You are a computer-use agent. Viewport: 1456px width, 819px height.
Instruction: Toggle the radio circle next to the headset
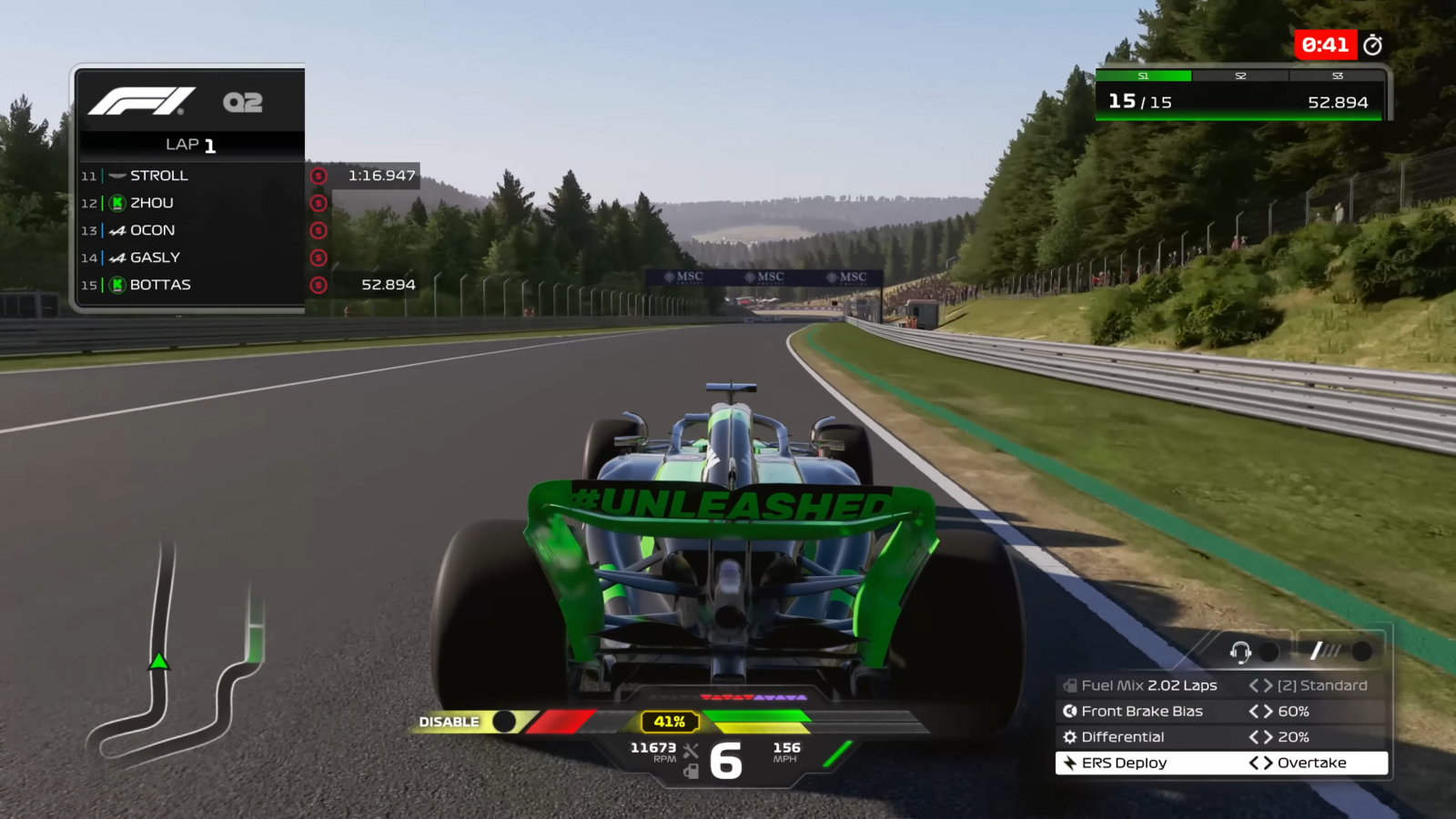point(1269,650)
